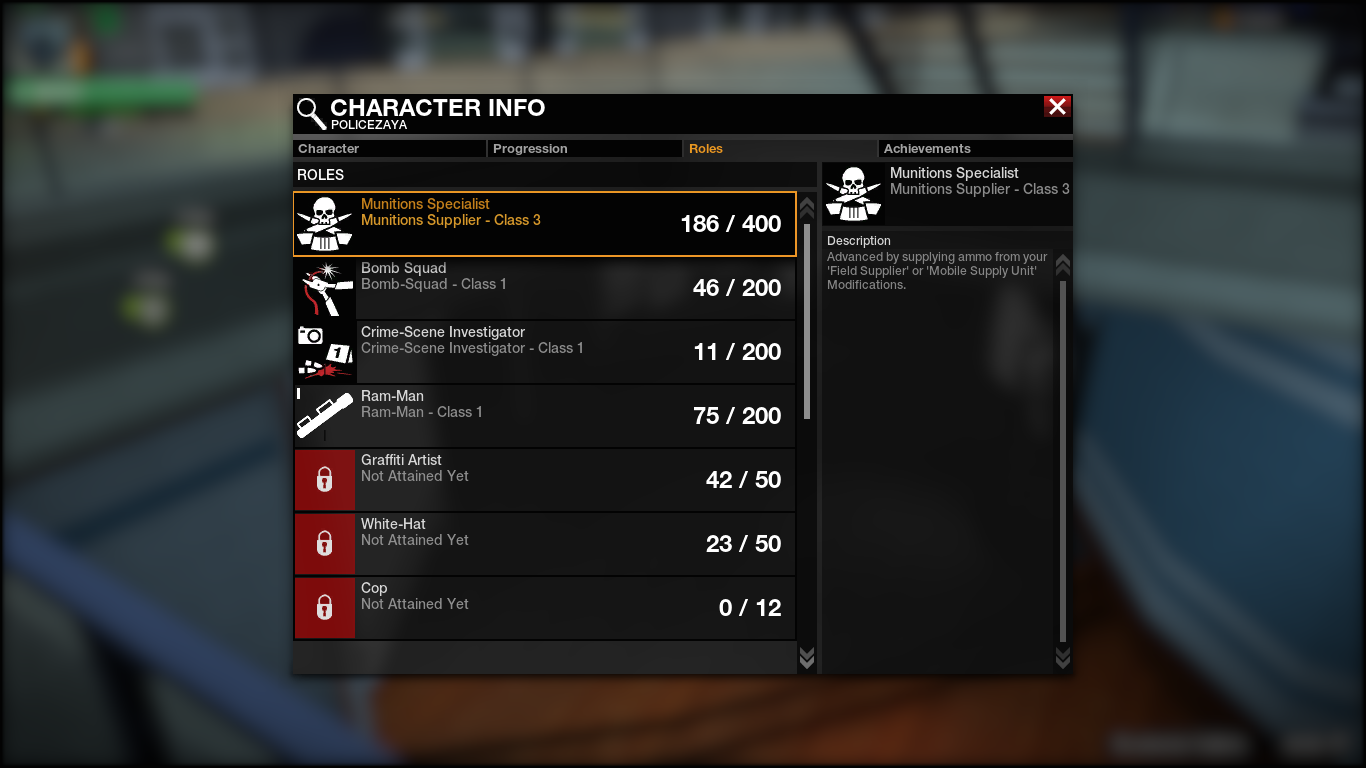The width and height of the screenshot is (1366, 768).
Task: Choose the locked White-Hat role
Action: 545,544
